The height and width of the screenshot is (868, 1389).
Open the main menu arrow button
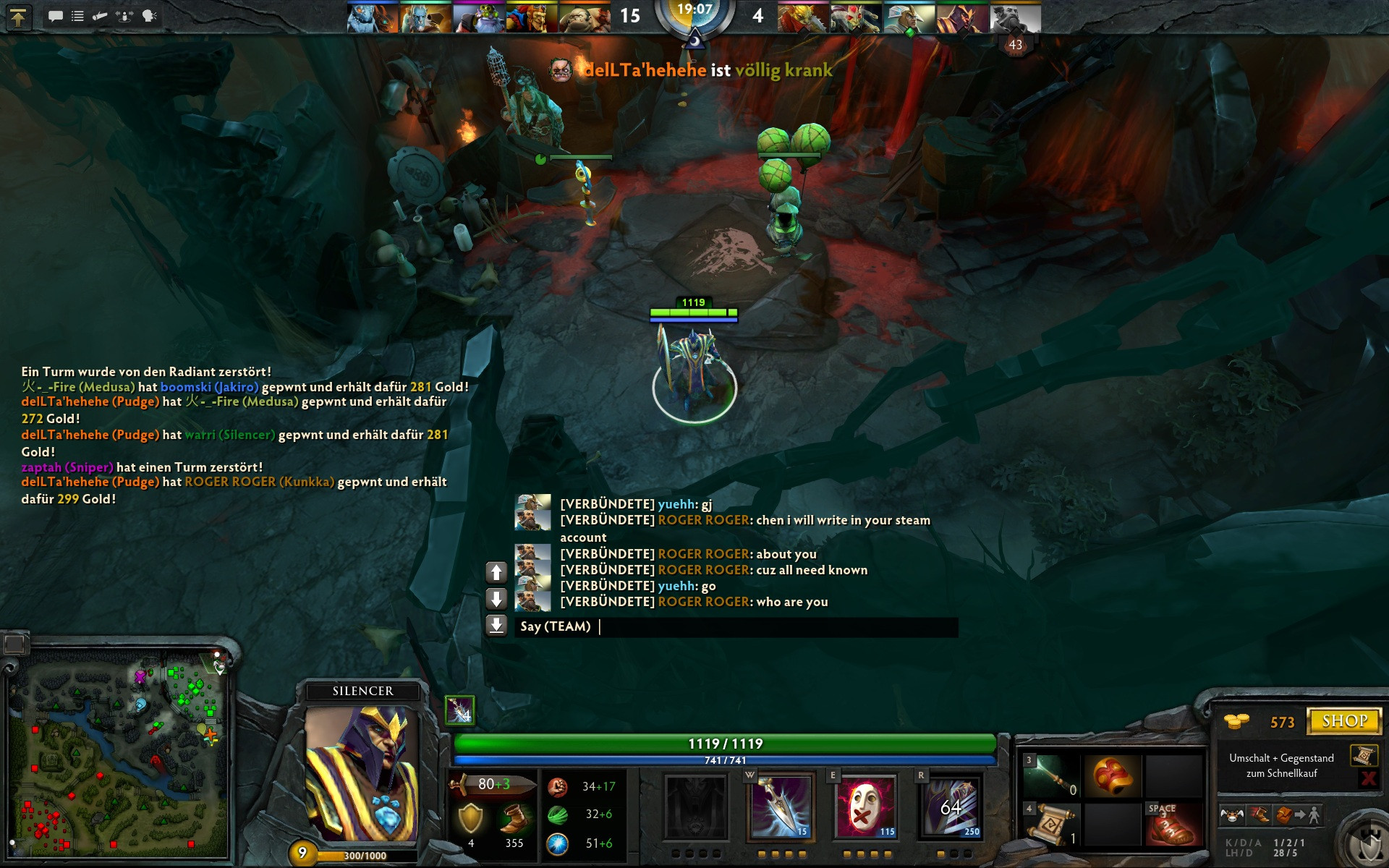coord(18,17)
